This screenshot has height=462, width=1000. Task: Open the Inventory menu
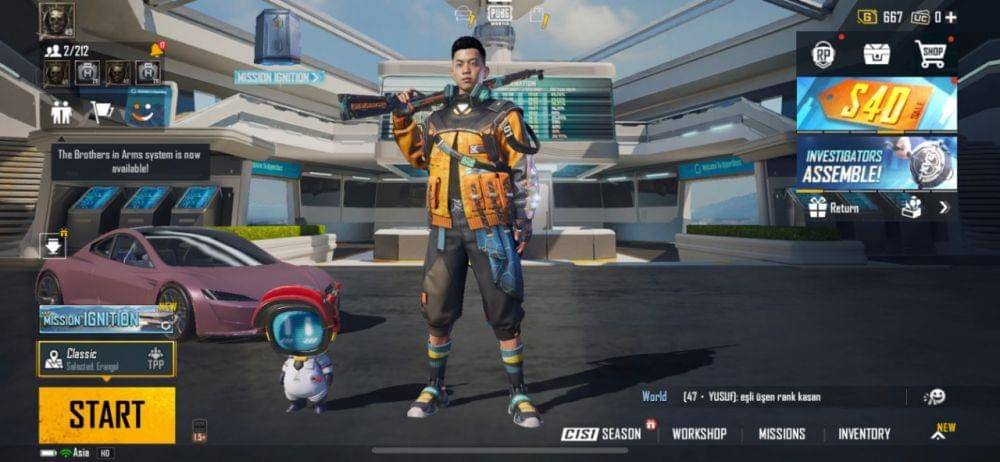coord(864,434)
